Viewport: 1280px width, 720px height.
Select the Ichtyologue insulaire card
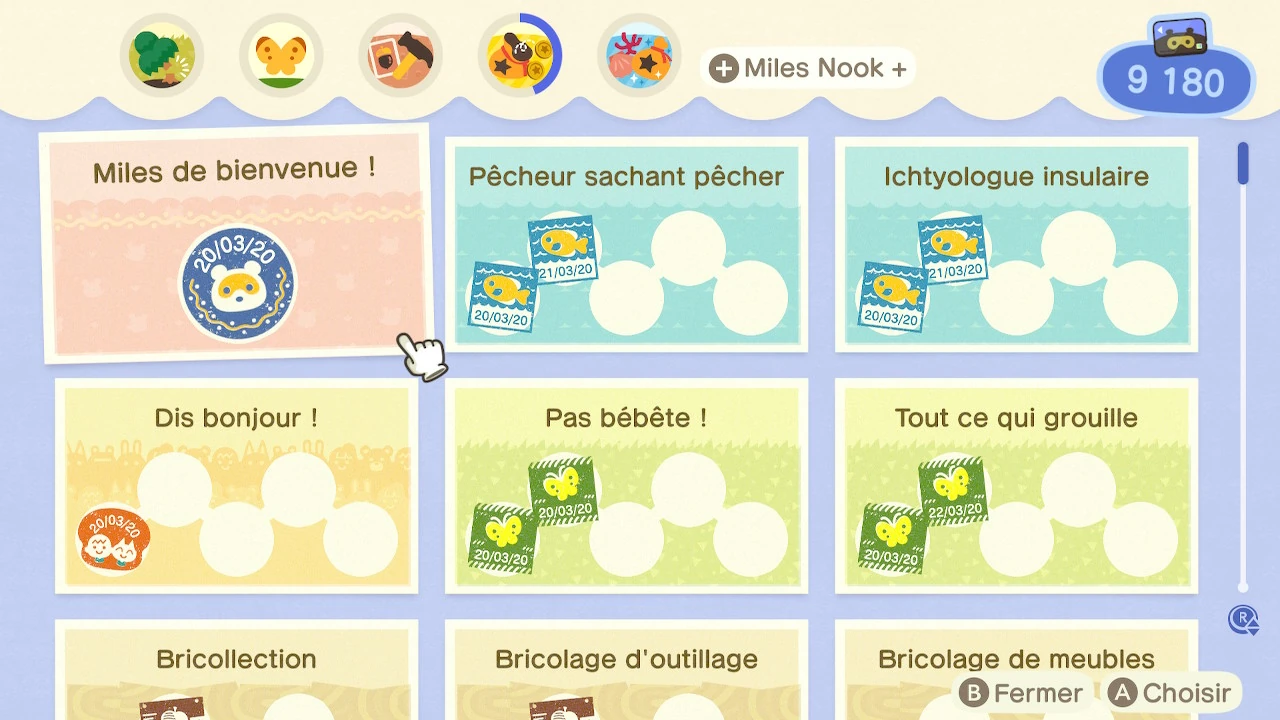pos(1015,243)
